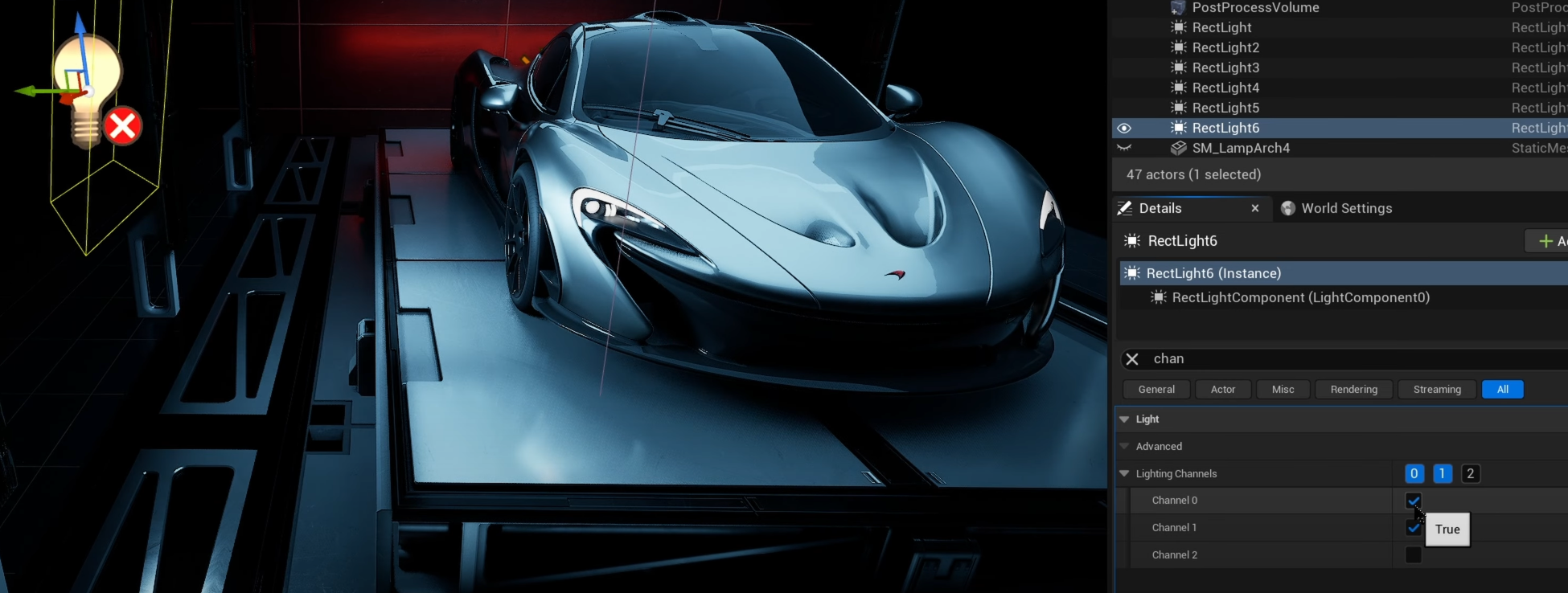Enable the Channel 2 checkbox
Image resolution: width=1568 pixels, height=593 pixels.
tap(1413, 555)
